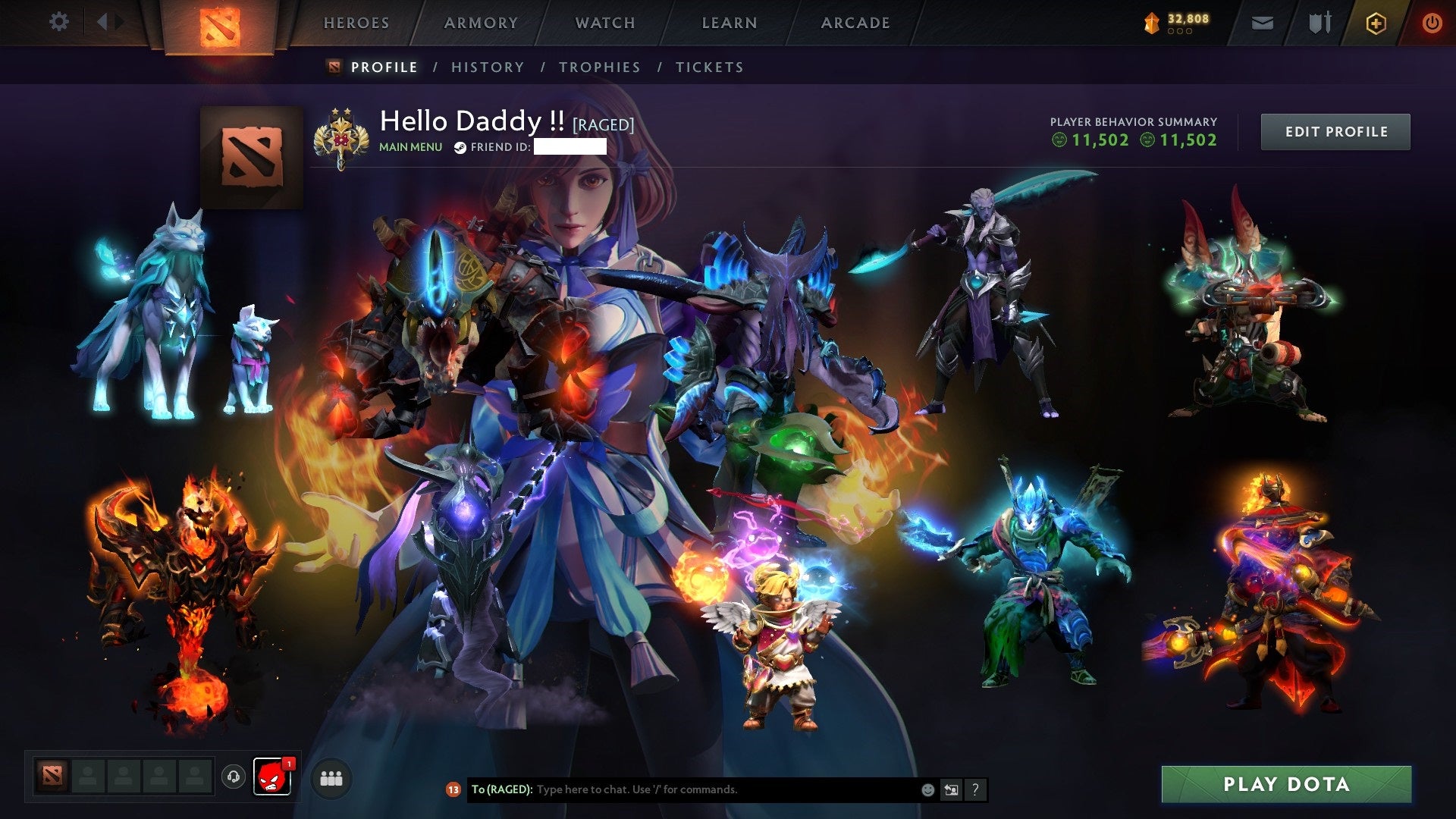
Task: Open the emoticon picker in chat
Action: 927,789
